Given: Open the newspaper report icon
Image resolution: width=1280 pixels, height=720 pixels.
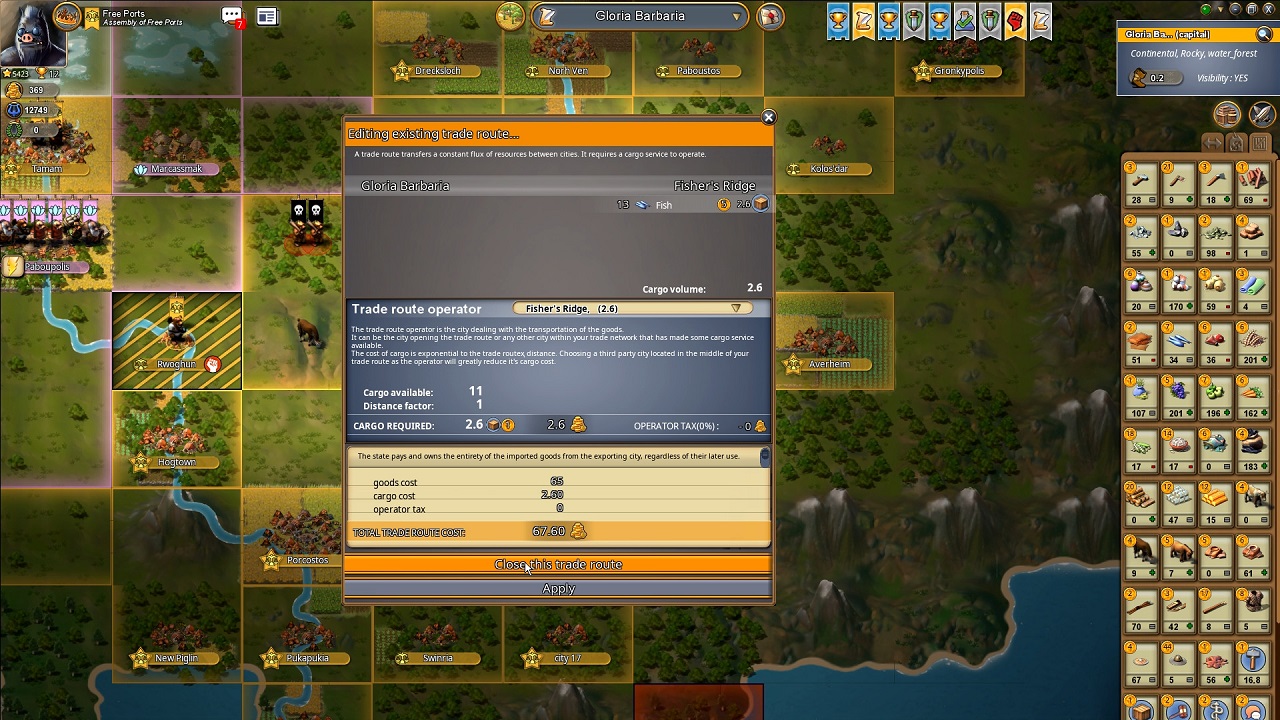Looking at the screenshot, I should 267,16.
